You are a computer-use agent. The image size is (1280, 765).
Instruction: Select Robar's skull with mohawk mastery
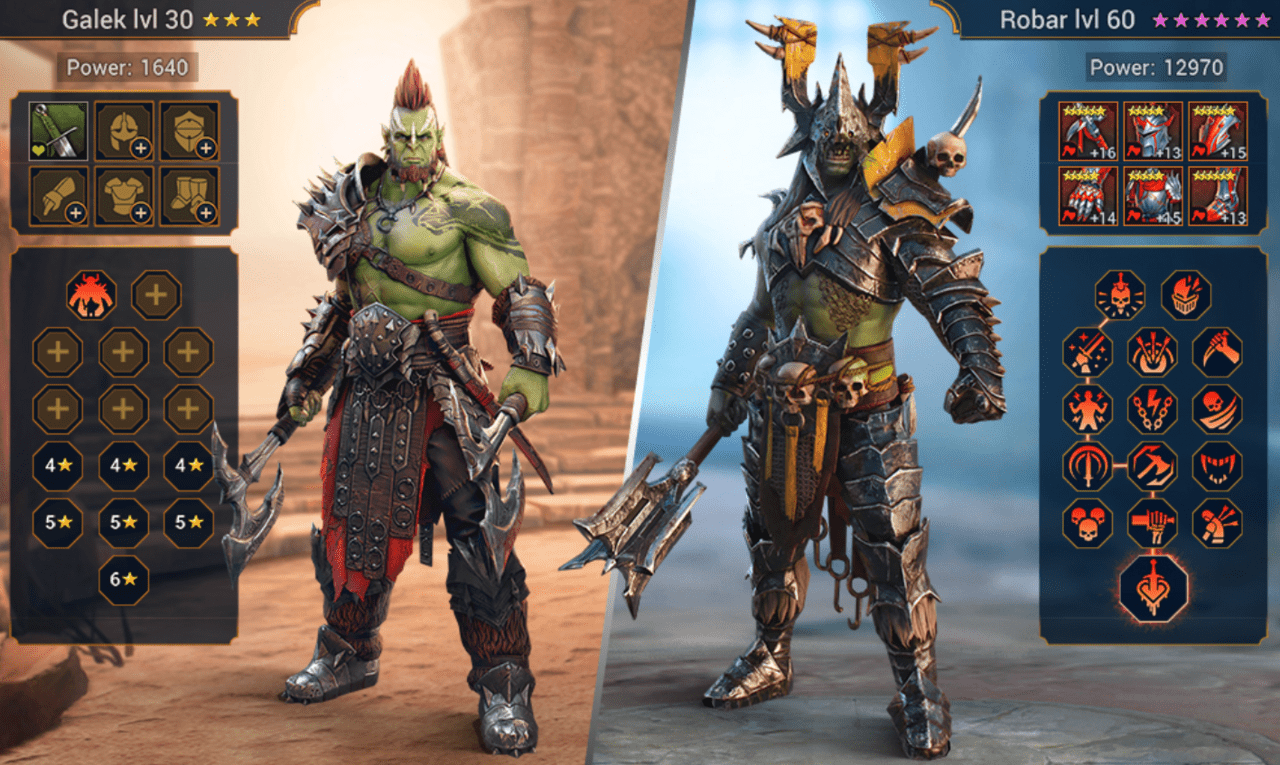1120,295
